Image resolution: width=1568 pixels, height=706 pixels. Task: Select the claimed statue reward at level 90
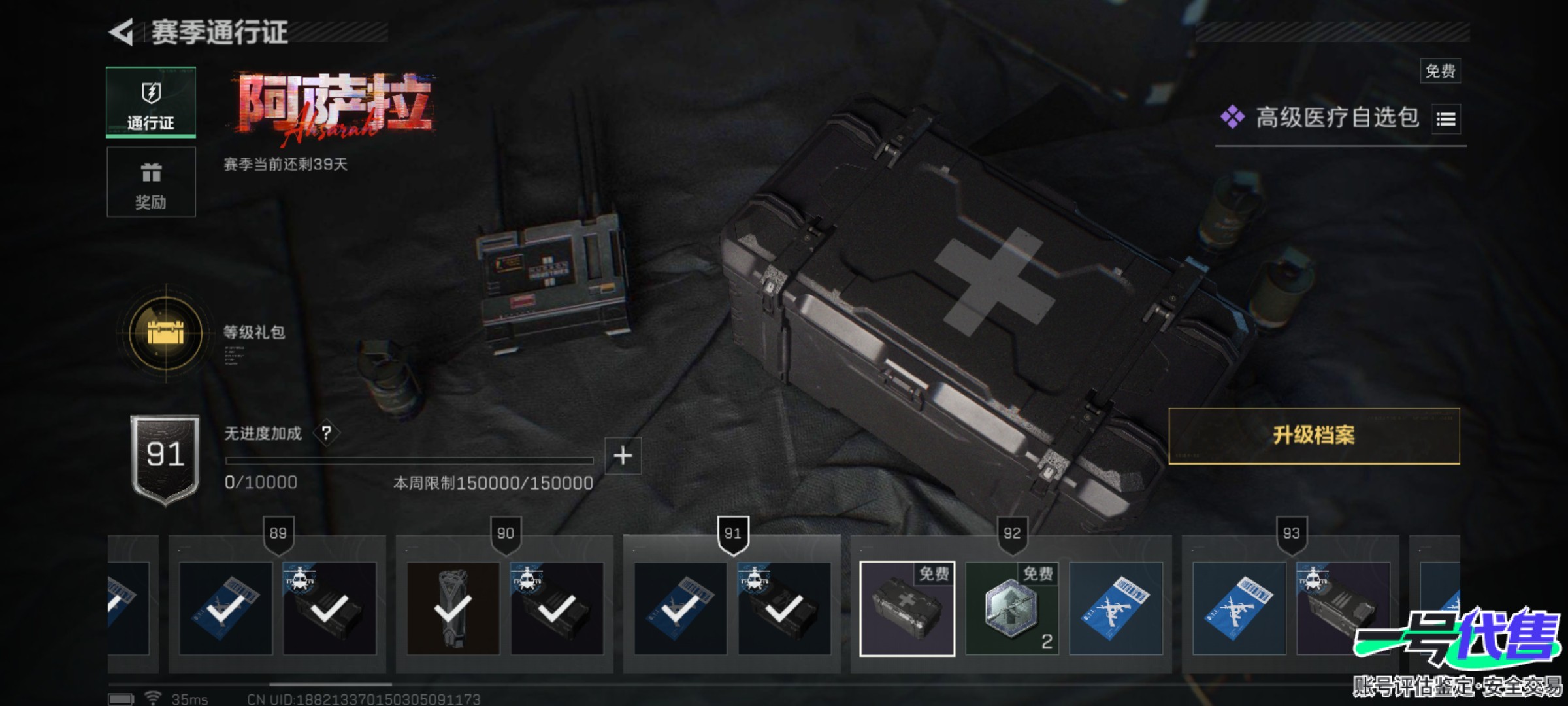tap(453, 609)
